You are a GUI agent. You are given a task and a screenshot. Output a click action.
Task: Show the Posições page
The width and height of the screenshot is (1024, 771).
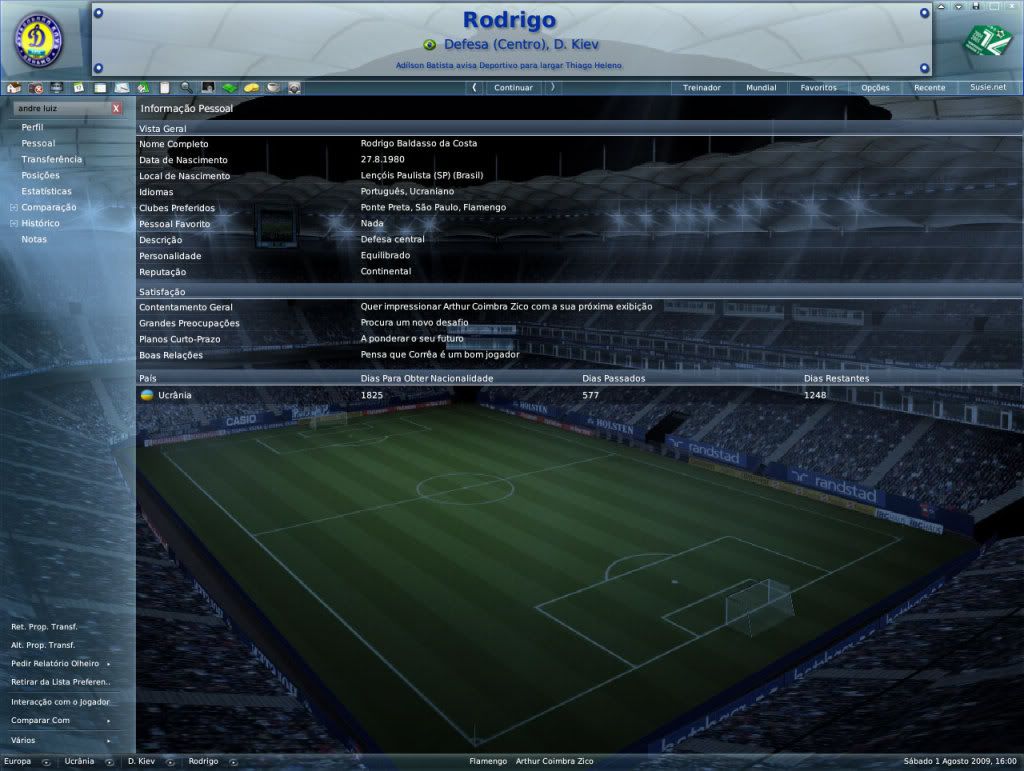[40, 175]
